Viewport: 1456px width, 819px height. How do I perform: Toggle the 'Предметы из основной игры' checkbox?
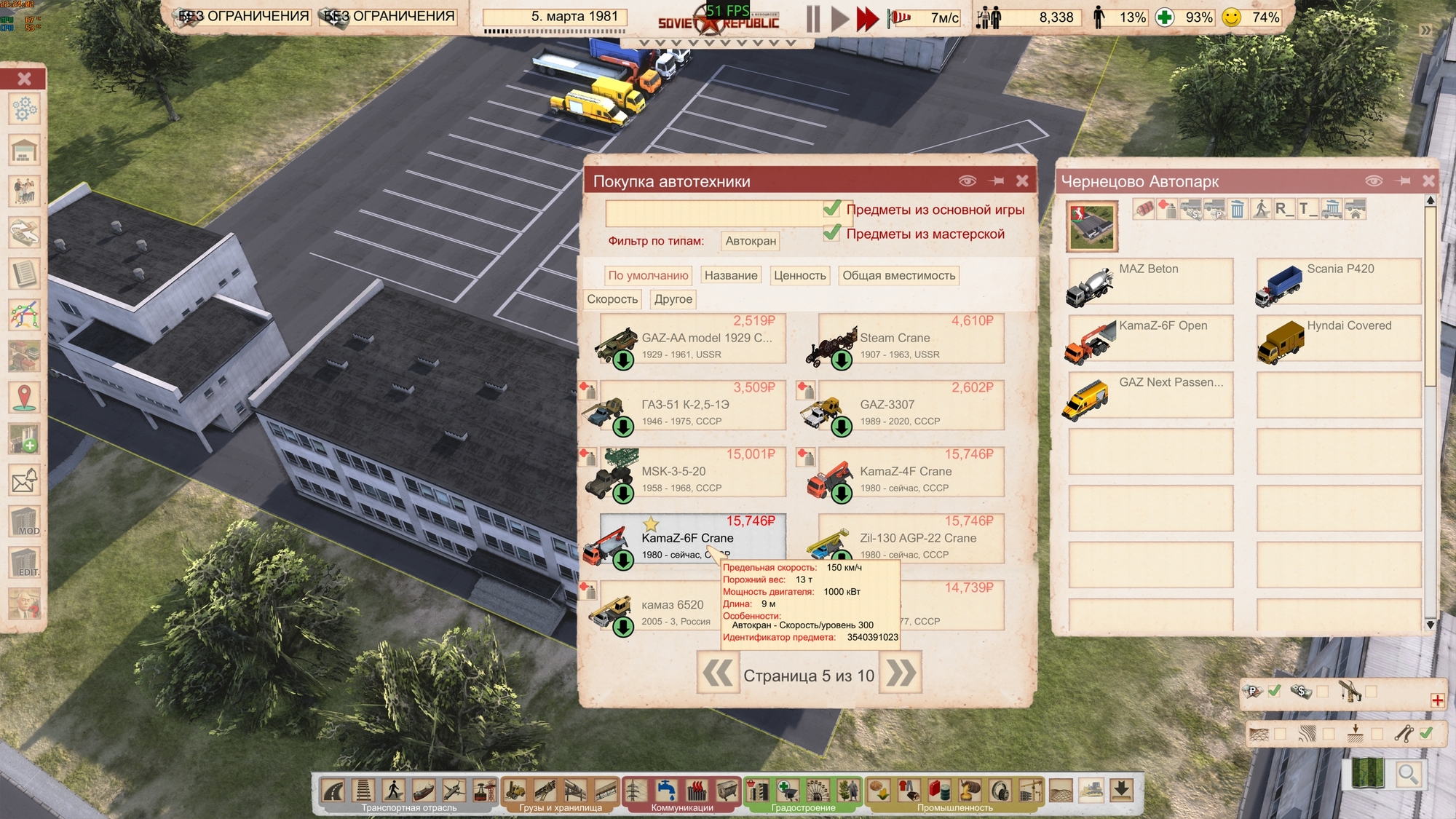tap(832, 210)
